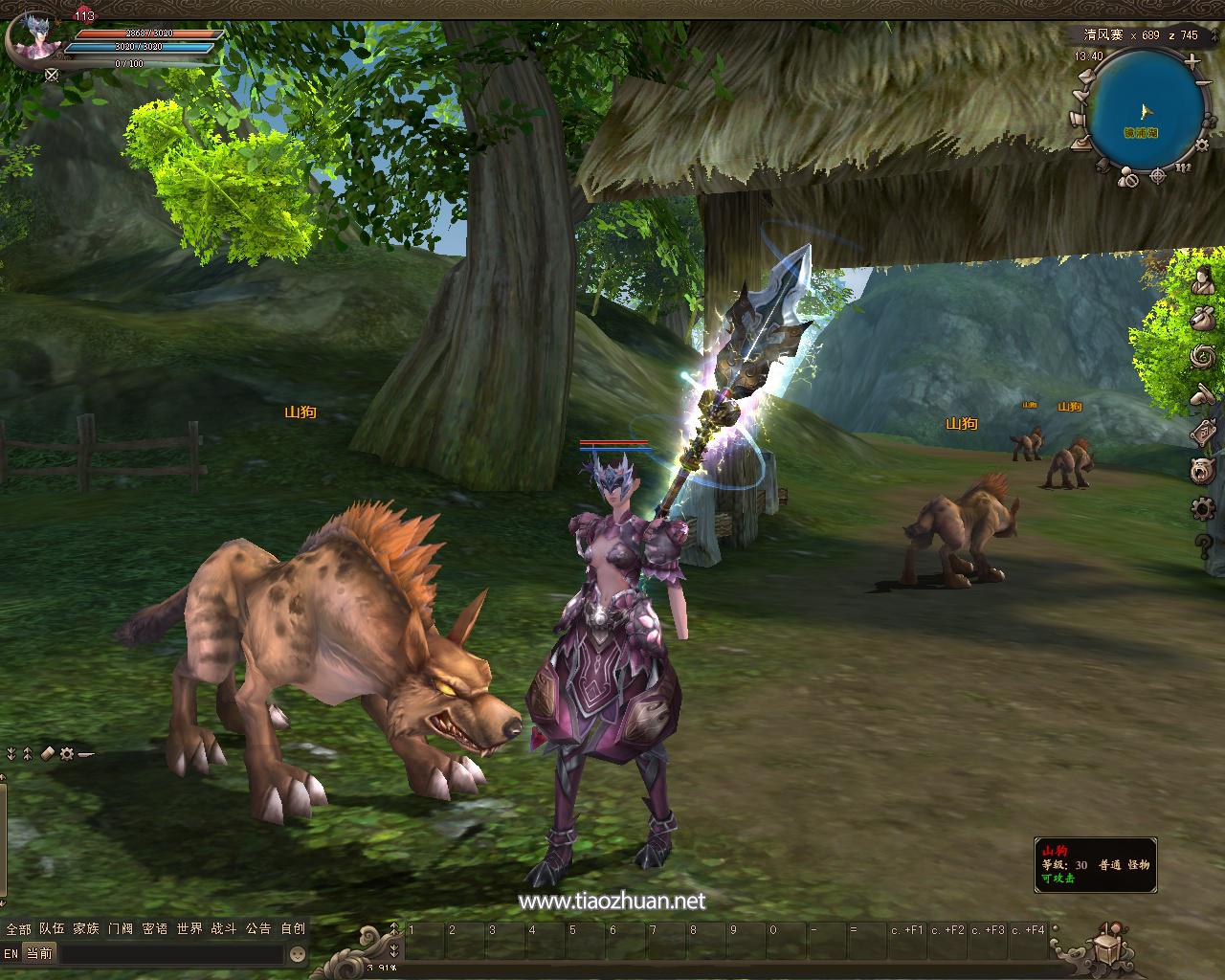Open the quest scroll icon in side menu
Viewport: 1225px width, 980px height.
tap(1203, 433)
